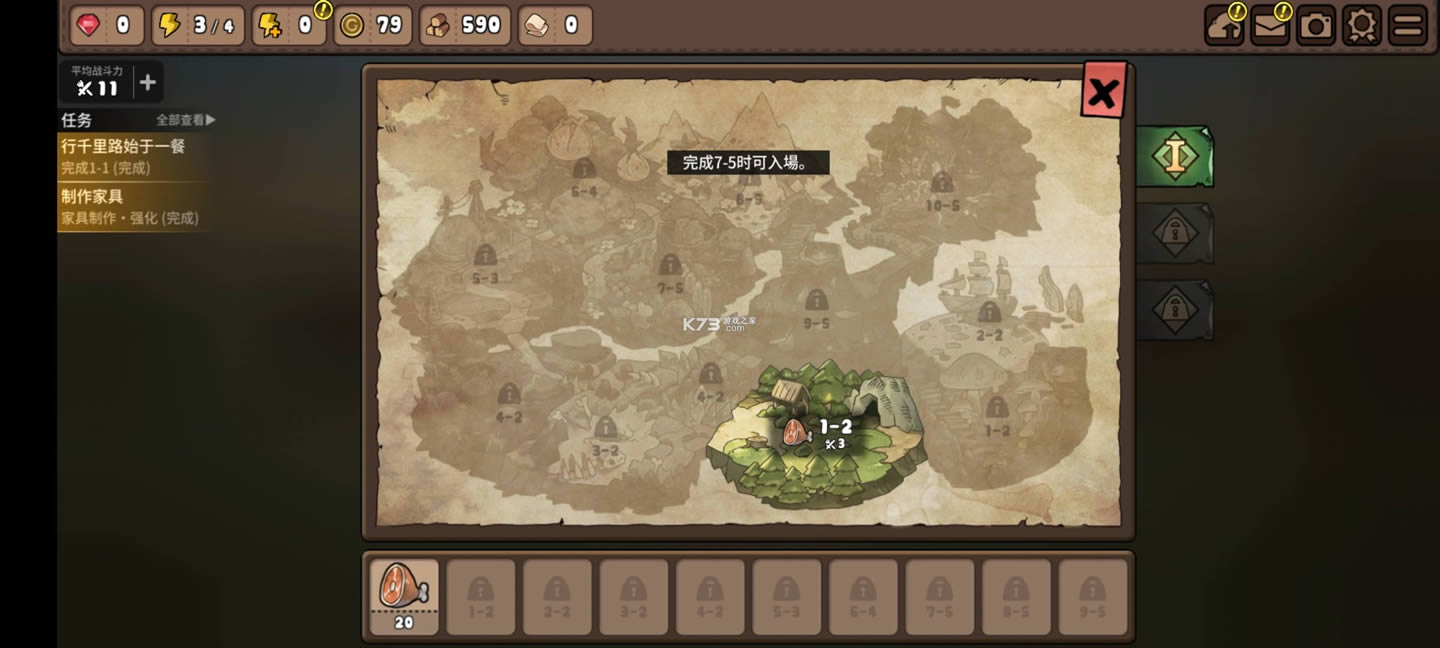This screenshot has height=648, width=1440.
Task: Close the world map panel
Action: tap(1103, 92)
